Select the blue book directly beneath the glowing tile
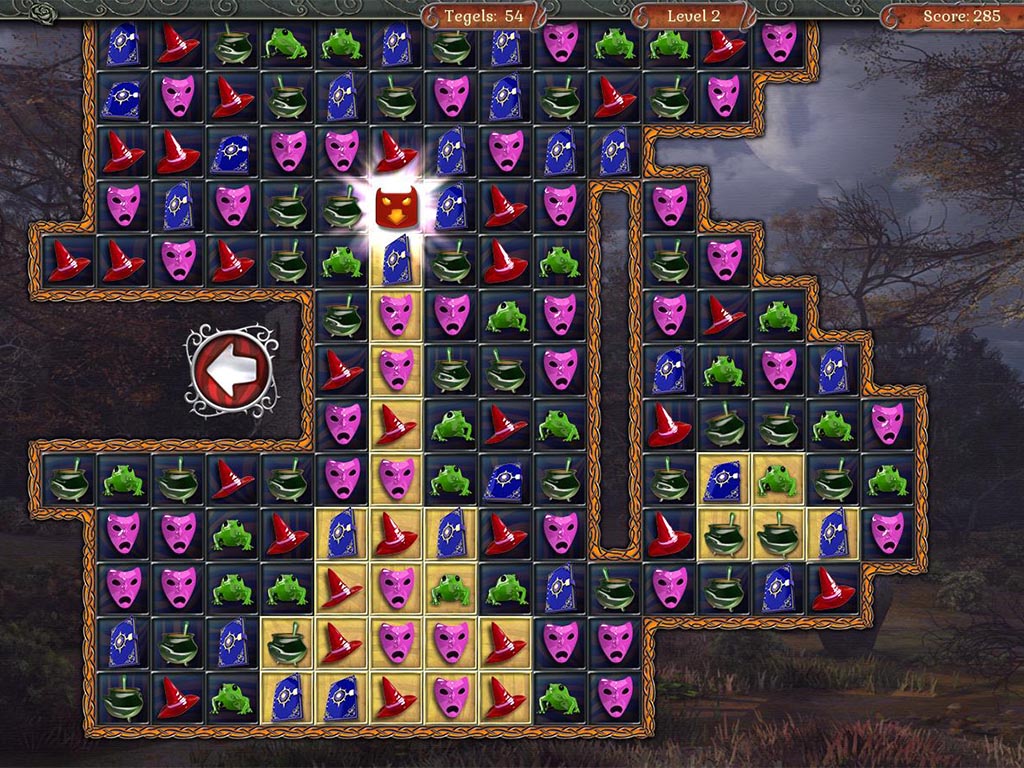This screenshot has height=768, width=1024. tap(395, 260)
